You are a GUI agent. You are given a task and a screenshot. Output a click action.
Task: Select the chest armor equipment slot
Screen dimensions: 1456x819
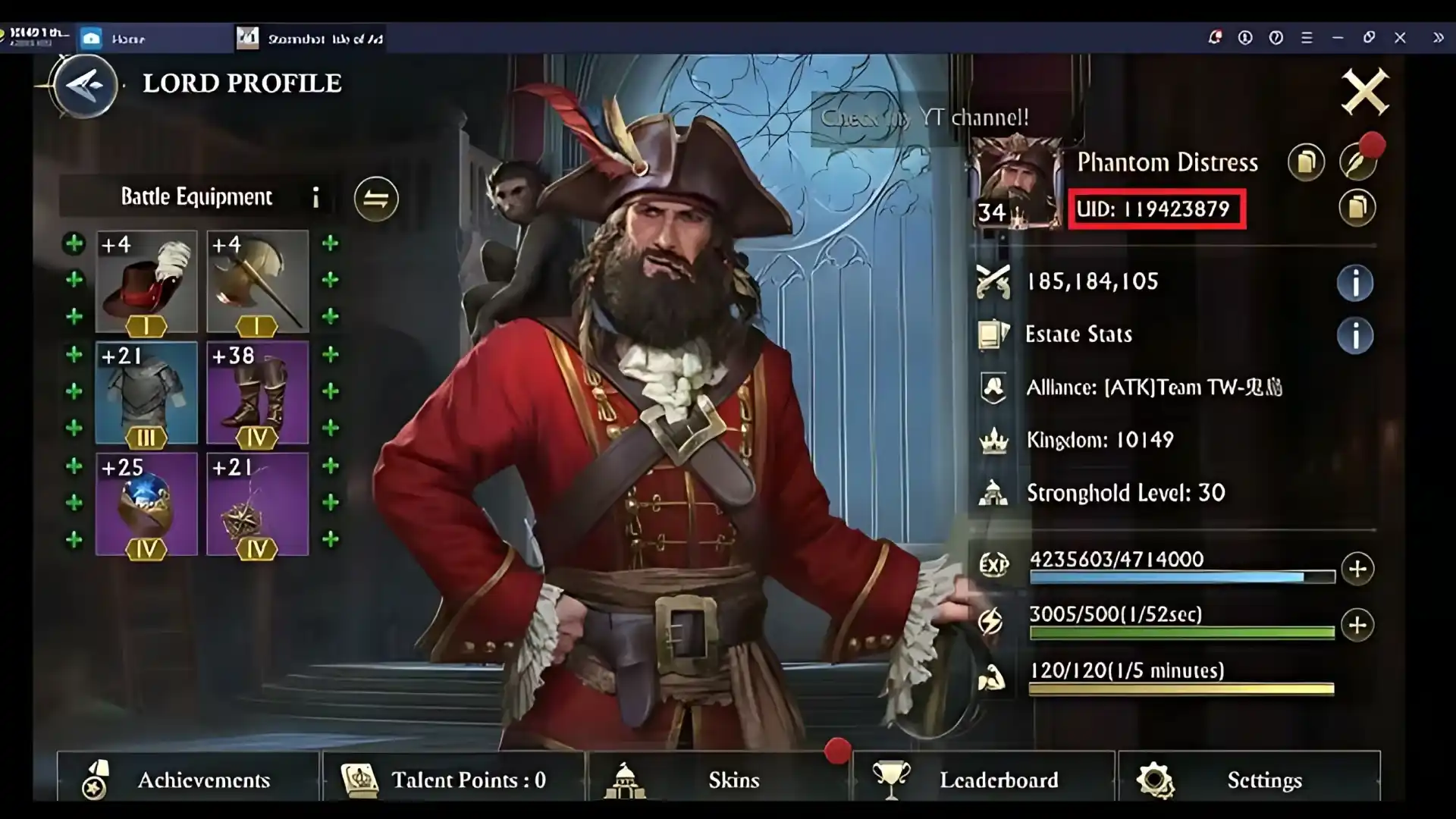click(x=146, y=393)
